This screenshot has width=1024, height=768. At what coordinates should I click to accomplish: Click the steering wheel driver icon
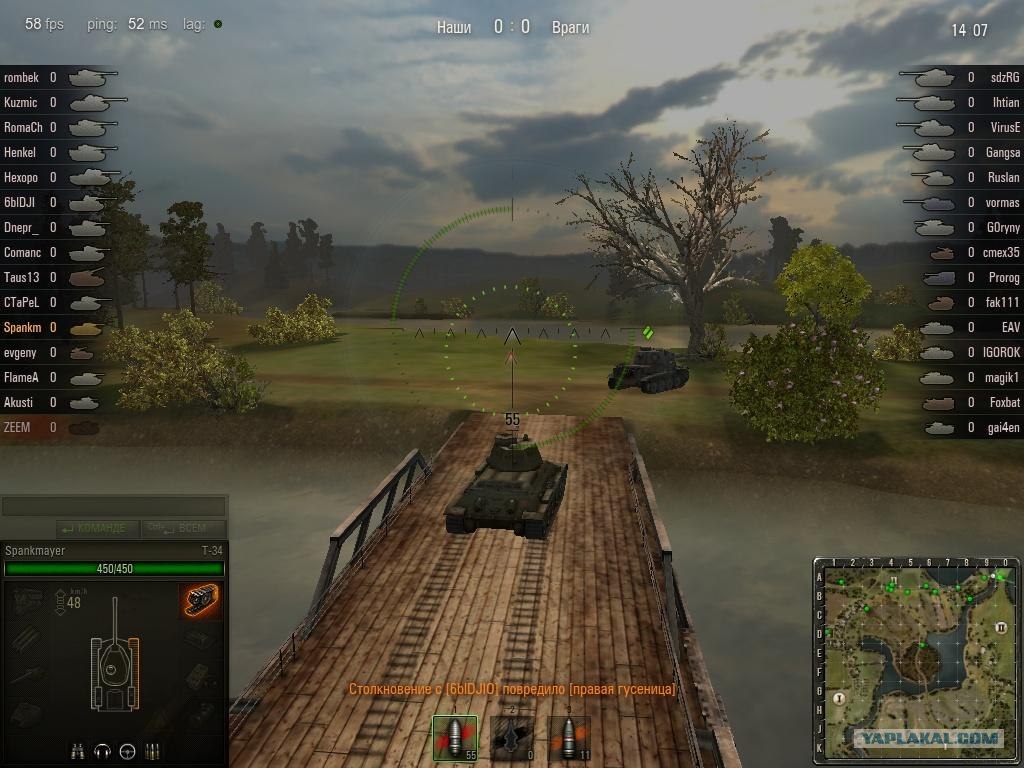point(127,750)
